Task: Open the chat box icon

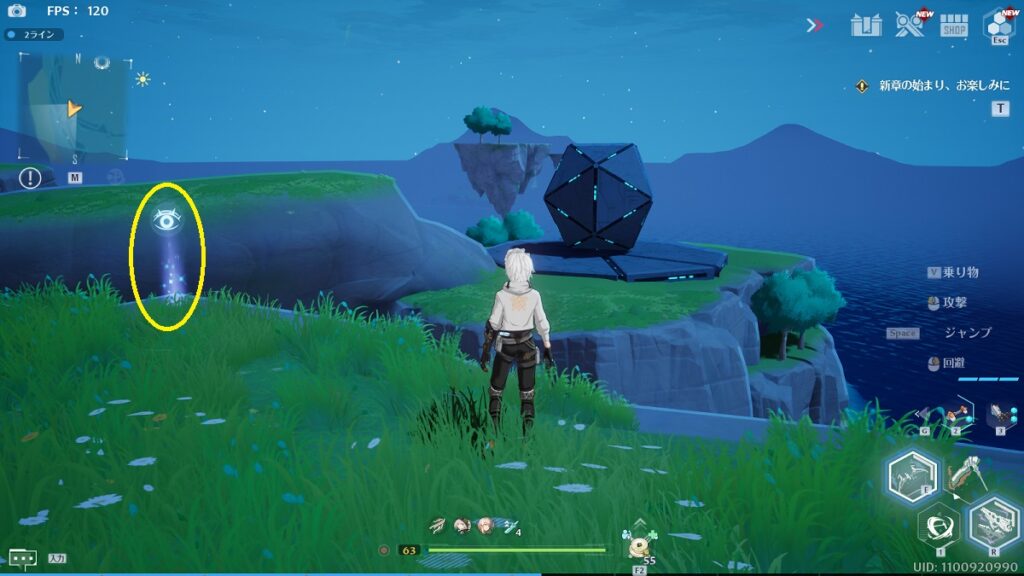Action: pyautogui.click(x=22, y=558)
